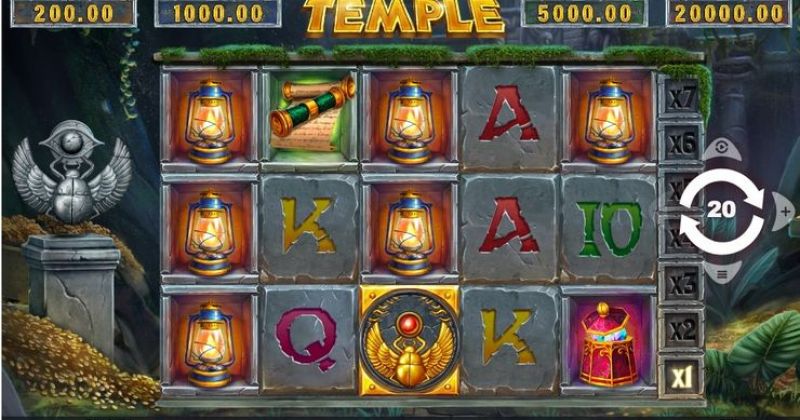Open the autoplay options above the spin button
800x420 pixels.
[721, 147]
